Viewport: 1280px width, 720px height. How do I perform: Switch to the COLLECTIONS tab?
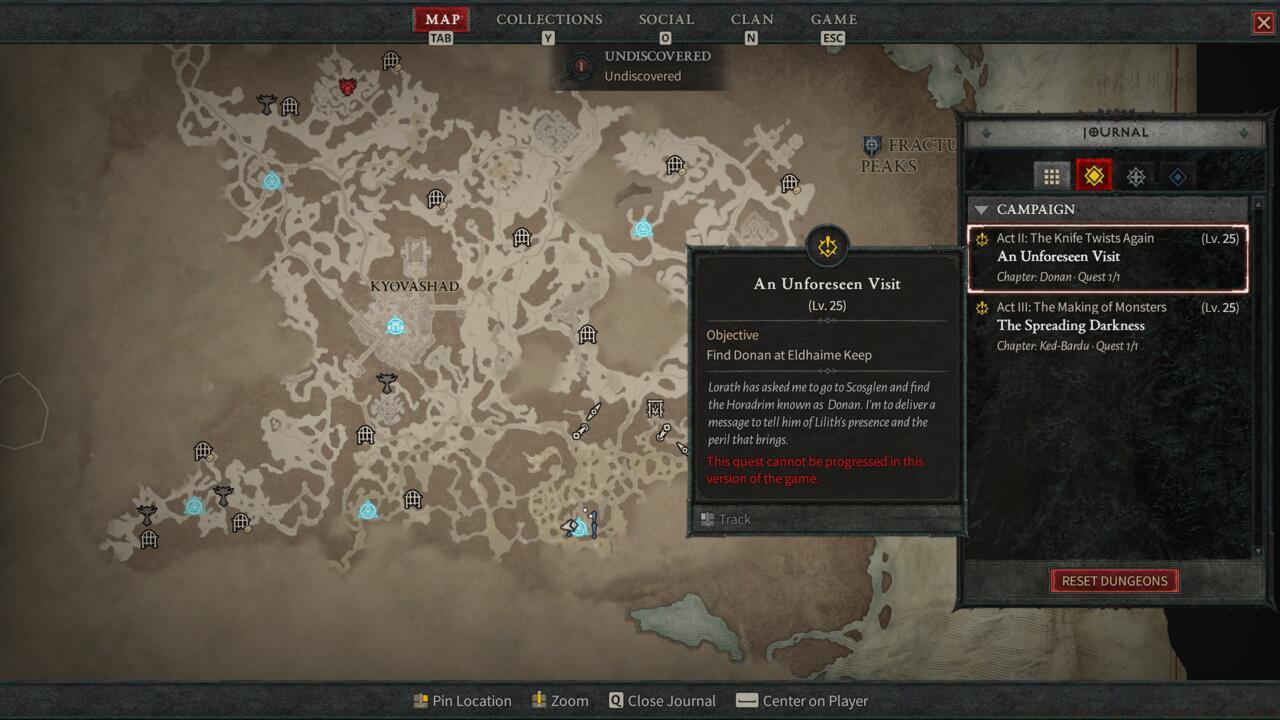tap(548, 19)
